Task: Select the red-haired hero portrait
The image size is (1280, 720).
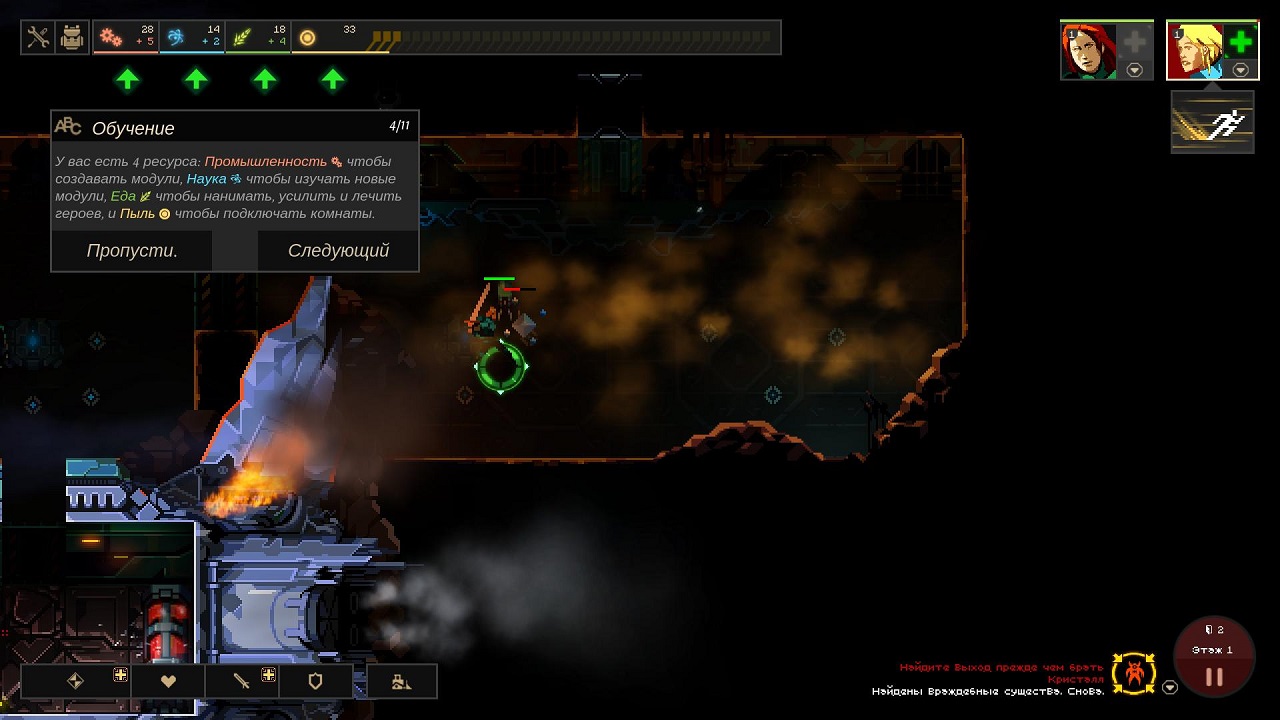Action: click(1088, 52)
